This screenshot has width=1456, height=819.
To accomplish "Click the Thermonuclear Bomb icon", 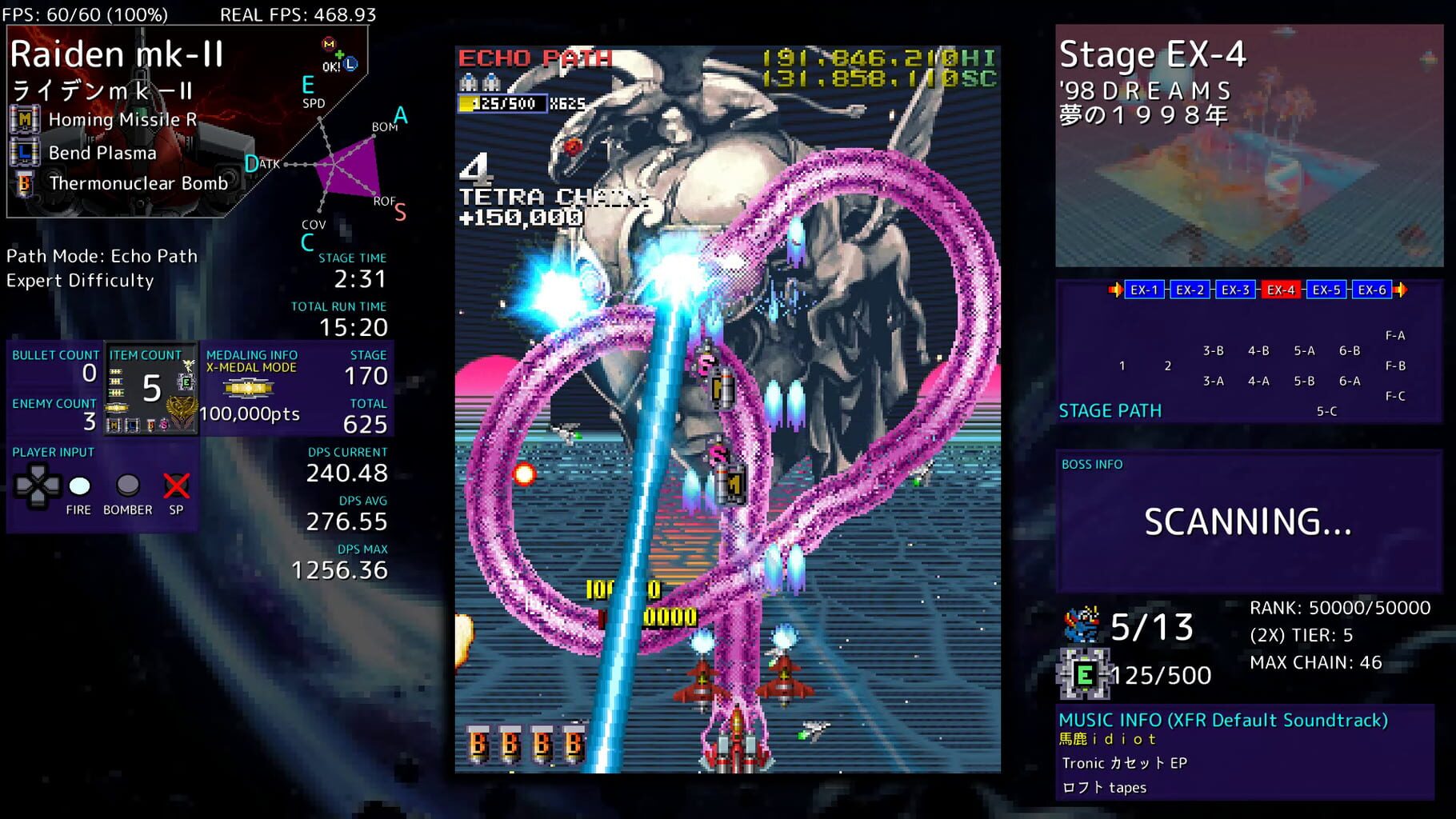I will [x=23, y=183].
